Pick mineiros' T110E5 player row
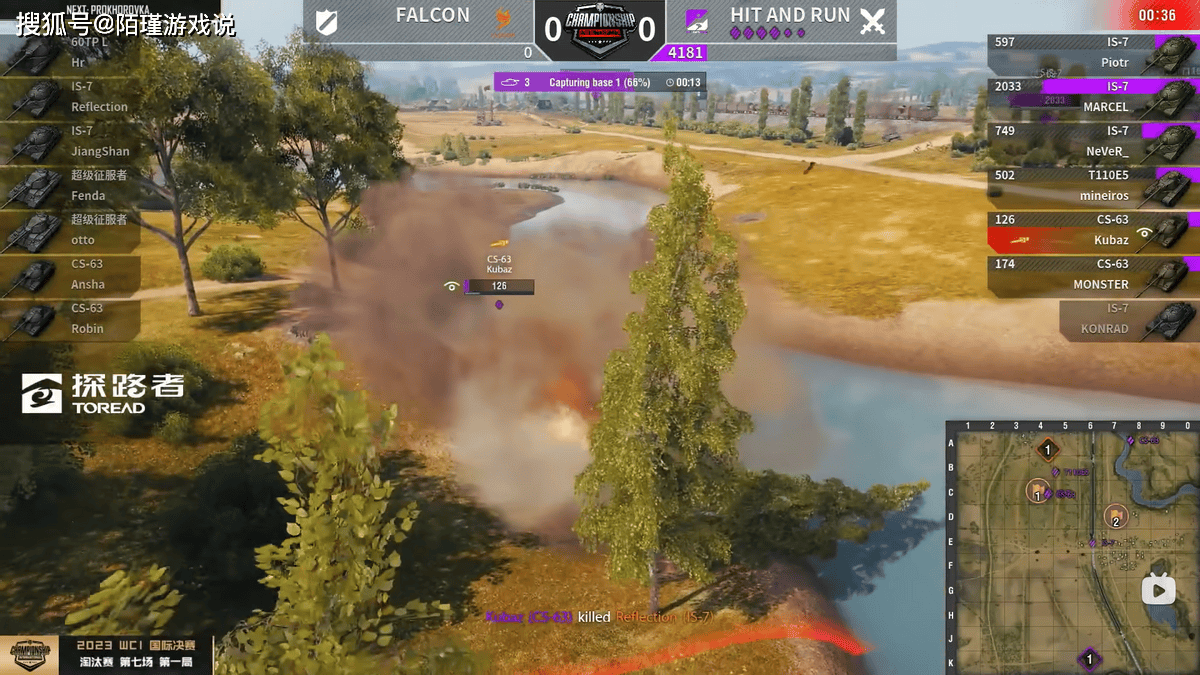Image resolution: width=1200 pixels, height=675 pixels. (1090, 186)
